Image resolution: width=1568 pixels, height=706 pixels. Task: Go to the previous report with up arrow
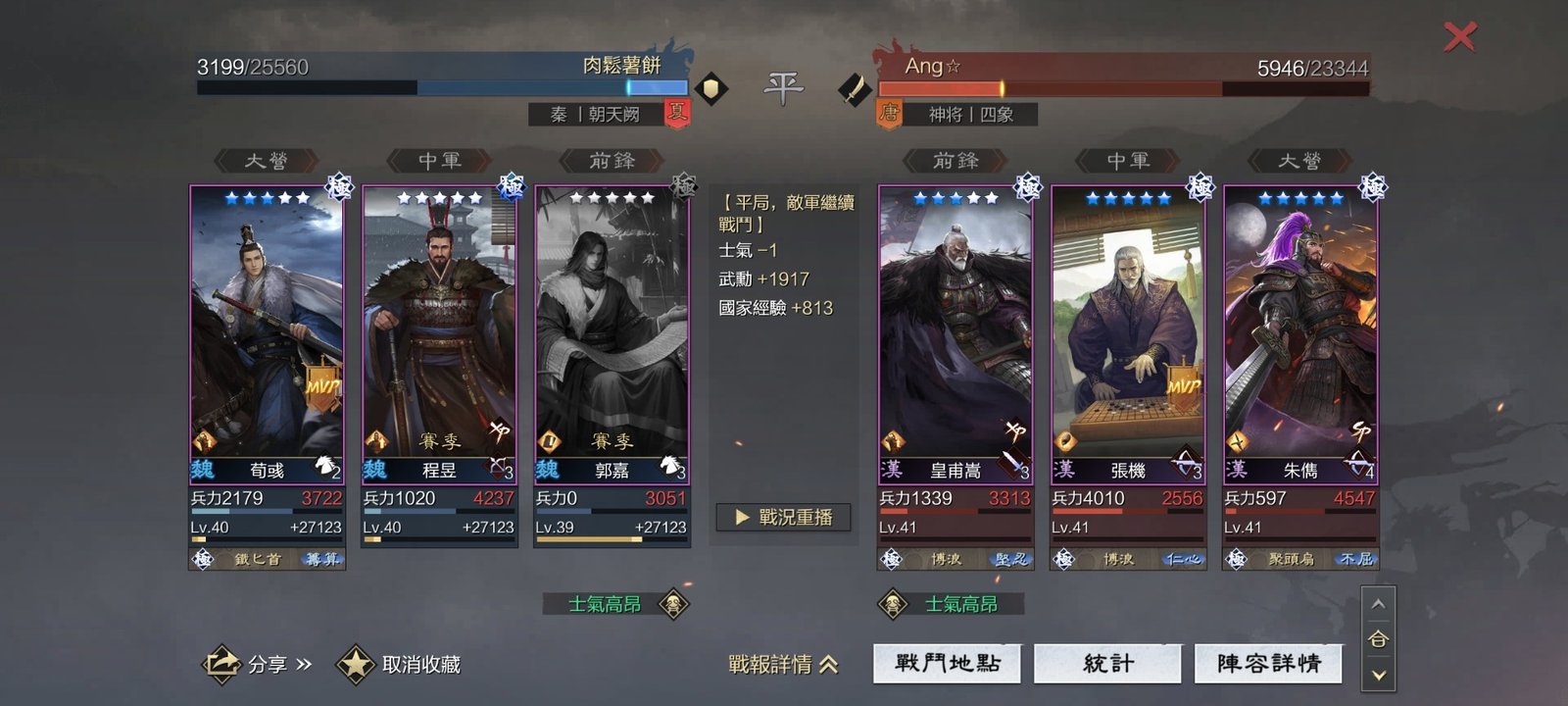click(1378, 604)
